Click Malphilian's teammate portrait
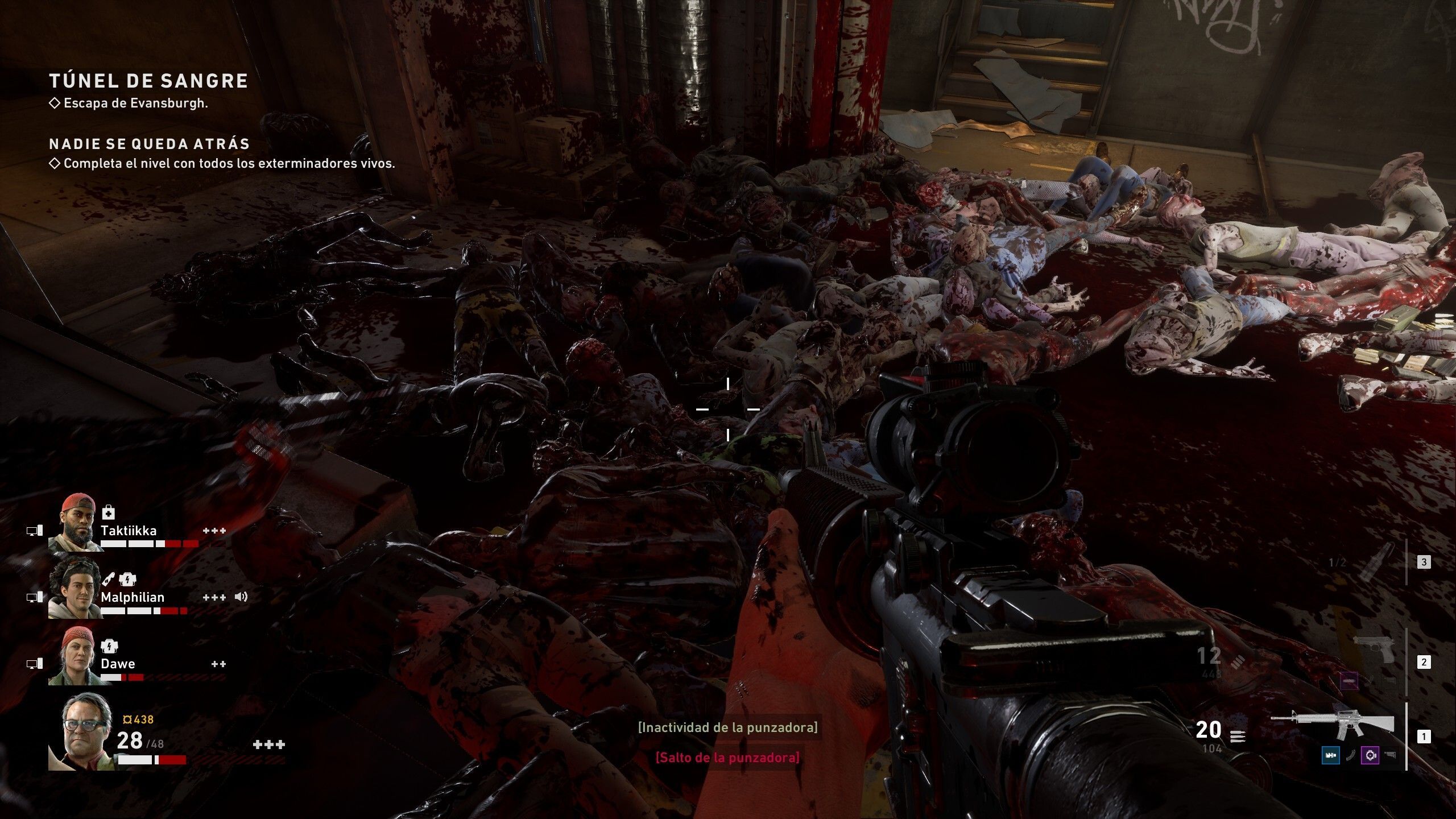1456x819 pixels. coord(75,589)
